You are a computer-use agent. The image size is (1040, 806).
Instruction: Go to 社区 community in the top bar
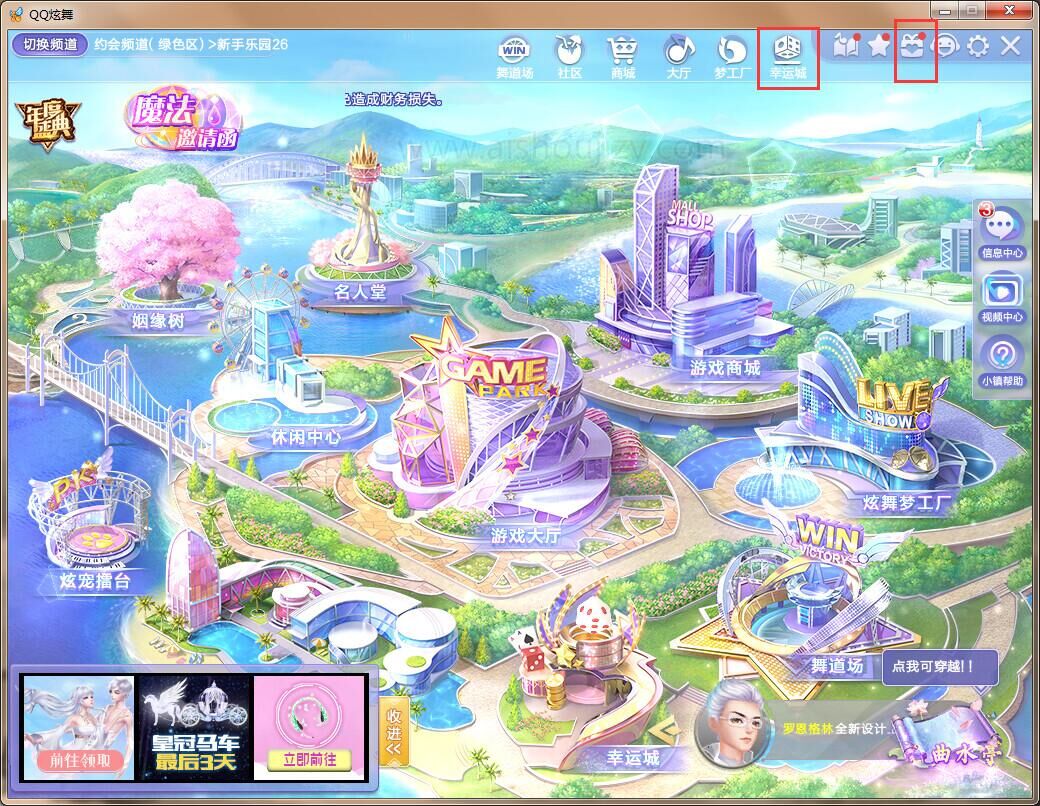coord(570,56)
